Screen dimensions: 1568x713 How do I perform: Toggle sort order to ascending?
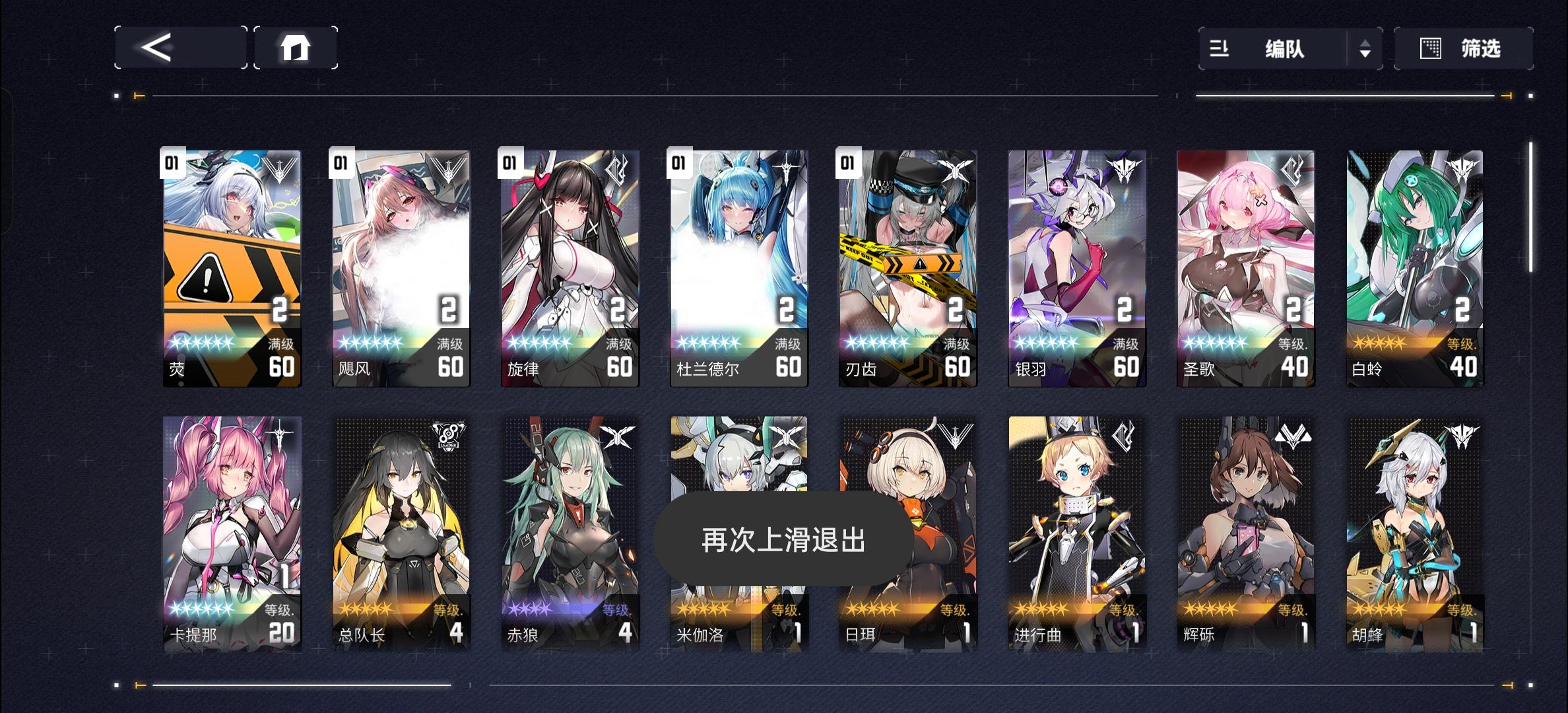pyautogui.click(x=1366, y=43)
